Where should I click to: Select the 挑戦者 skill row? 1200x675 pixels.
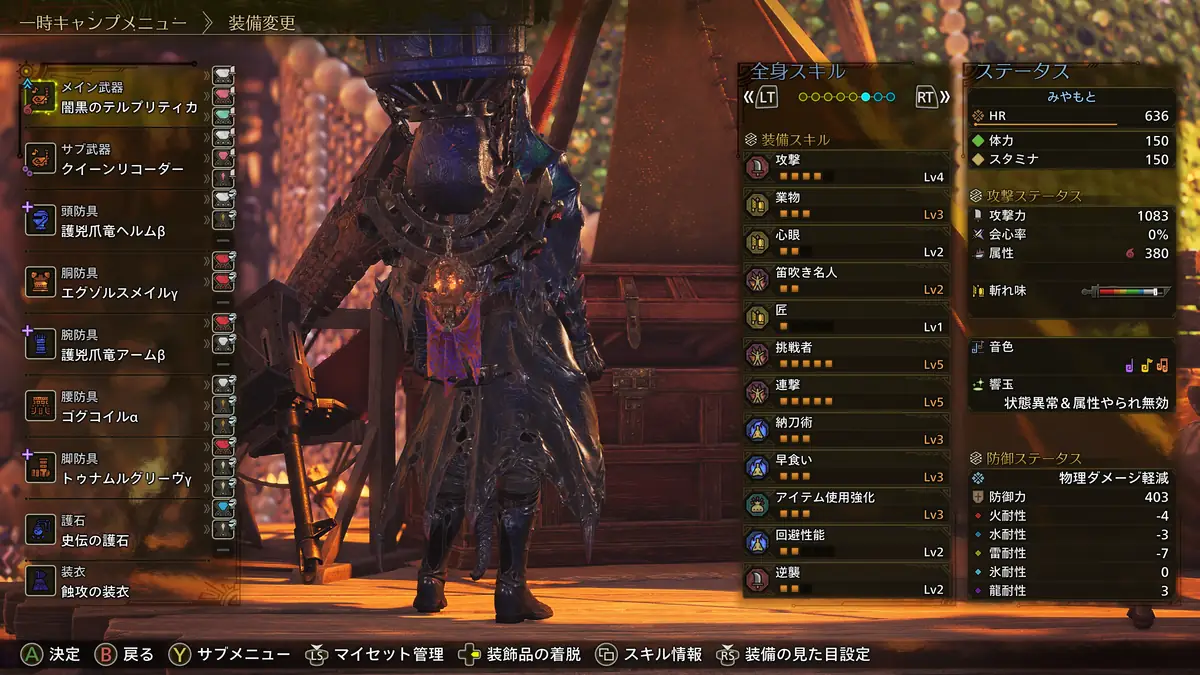[x=845, y=355]
